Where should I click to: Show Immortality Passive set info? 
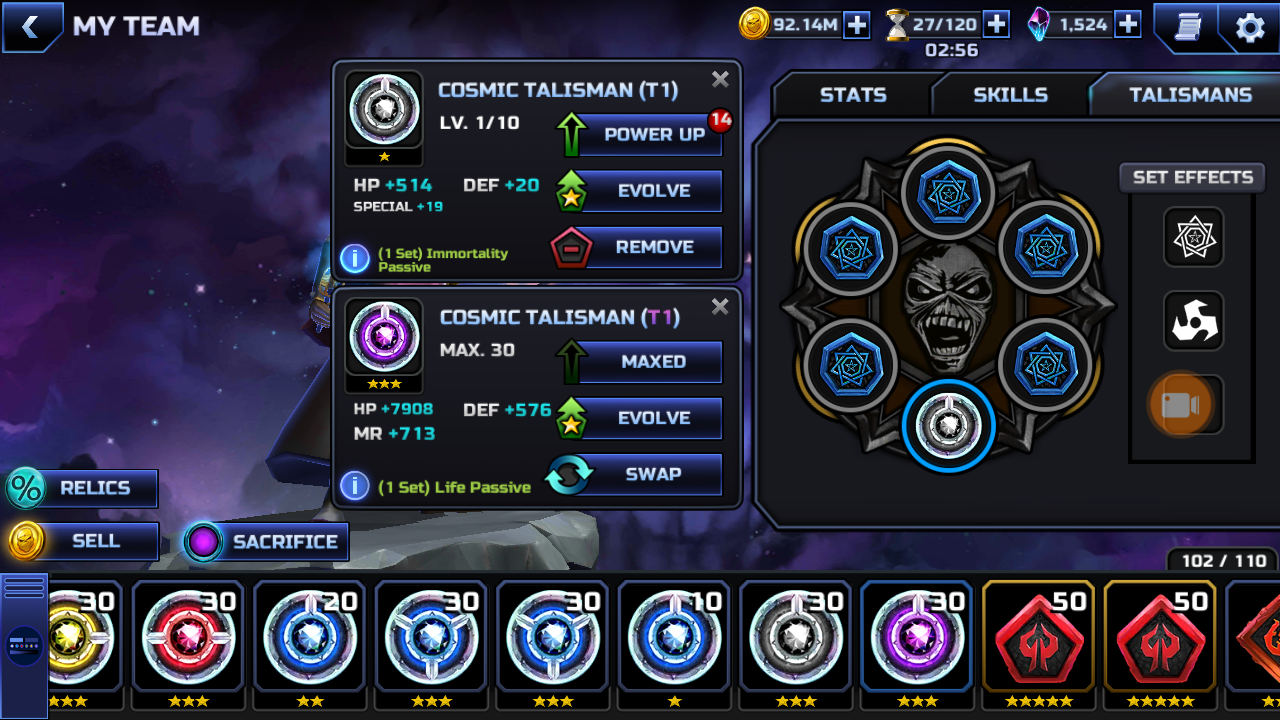pyautogui.click(x=355, y=259)
